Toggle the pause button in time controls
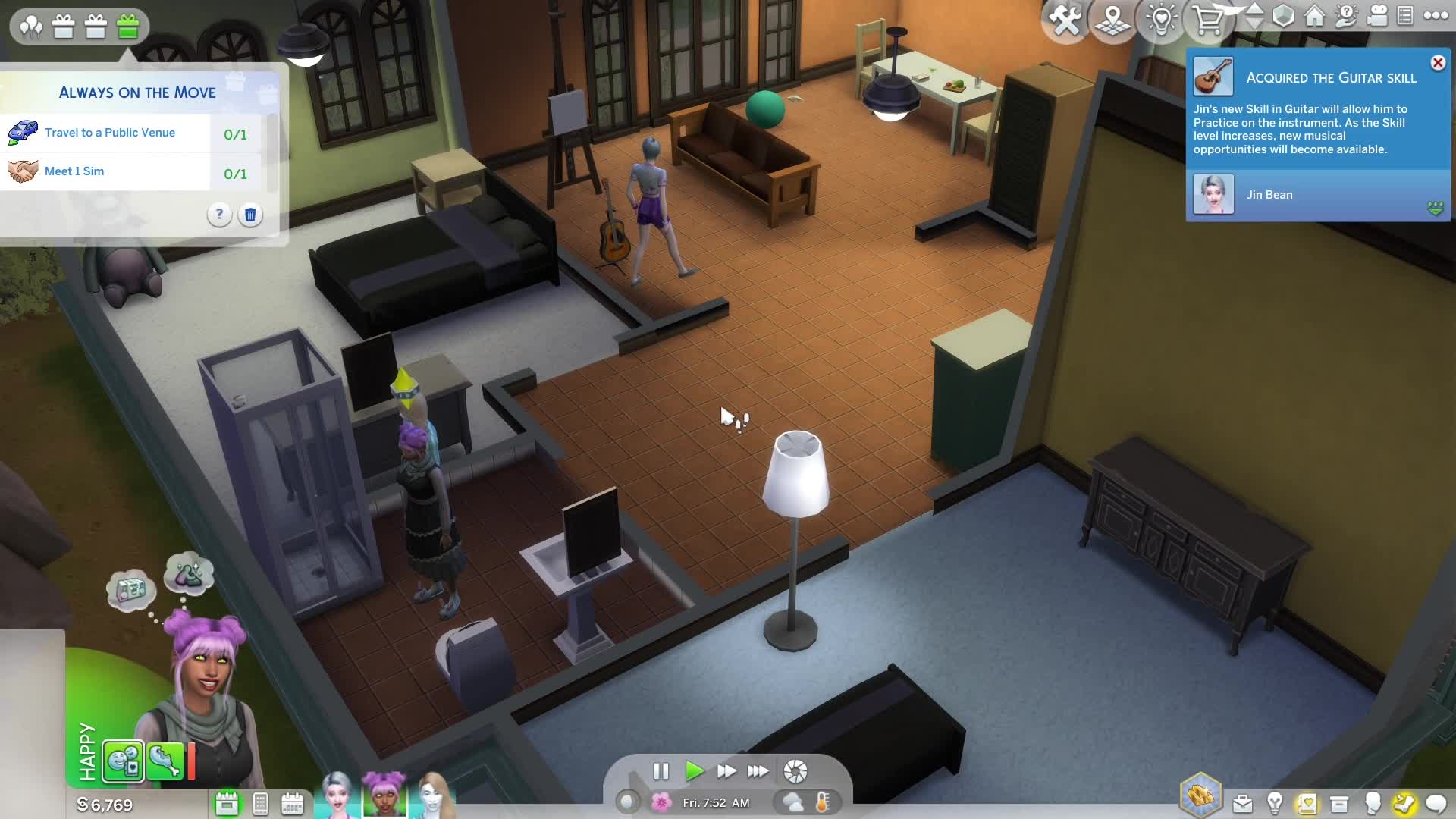The height and width of the screenshot is (819, 1456). 661,771
